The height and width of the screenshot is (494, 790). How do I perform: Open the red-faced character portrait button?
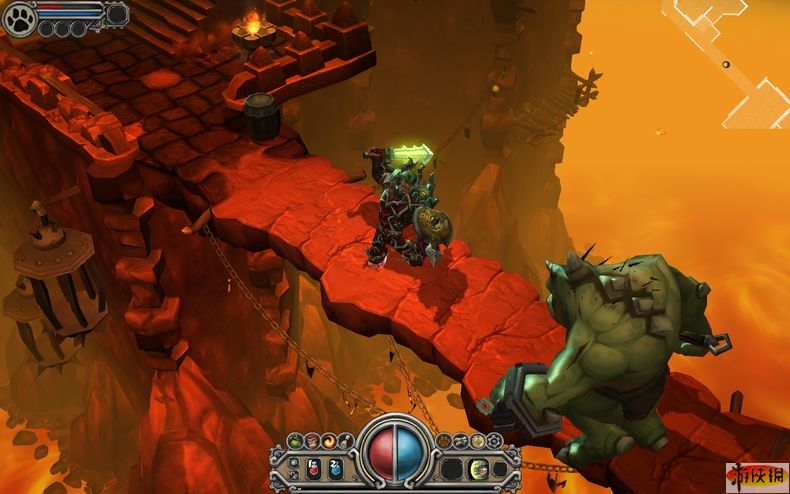pyautogui.click(x=312, y=441)
